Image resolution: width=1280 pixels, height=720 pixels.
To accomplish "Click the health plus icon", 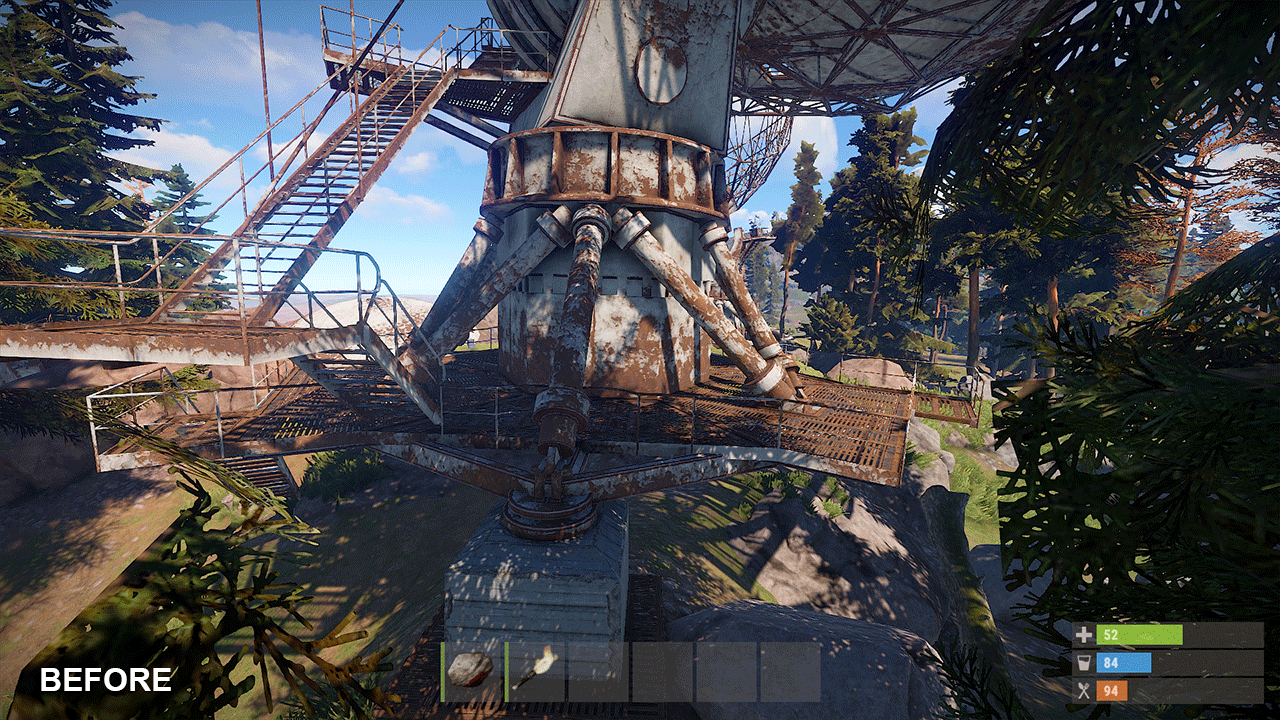I will (x=1086, y=635).
